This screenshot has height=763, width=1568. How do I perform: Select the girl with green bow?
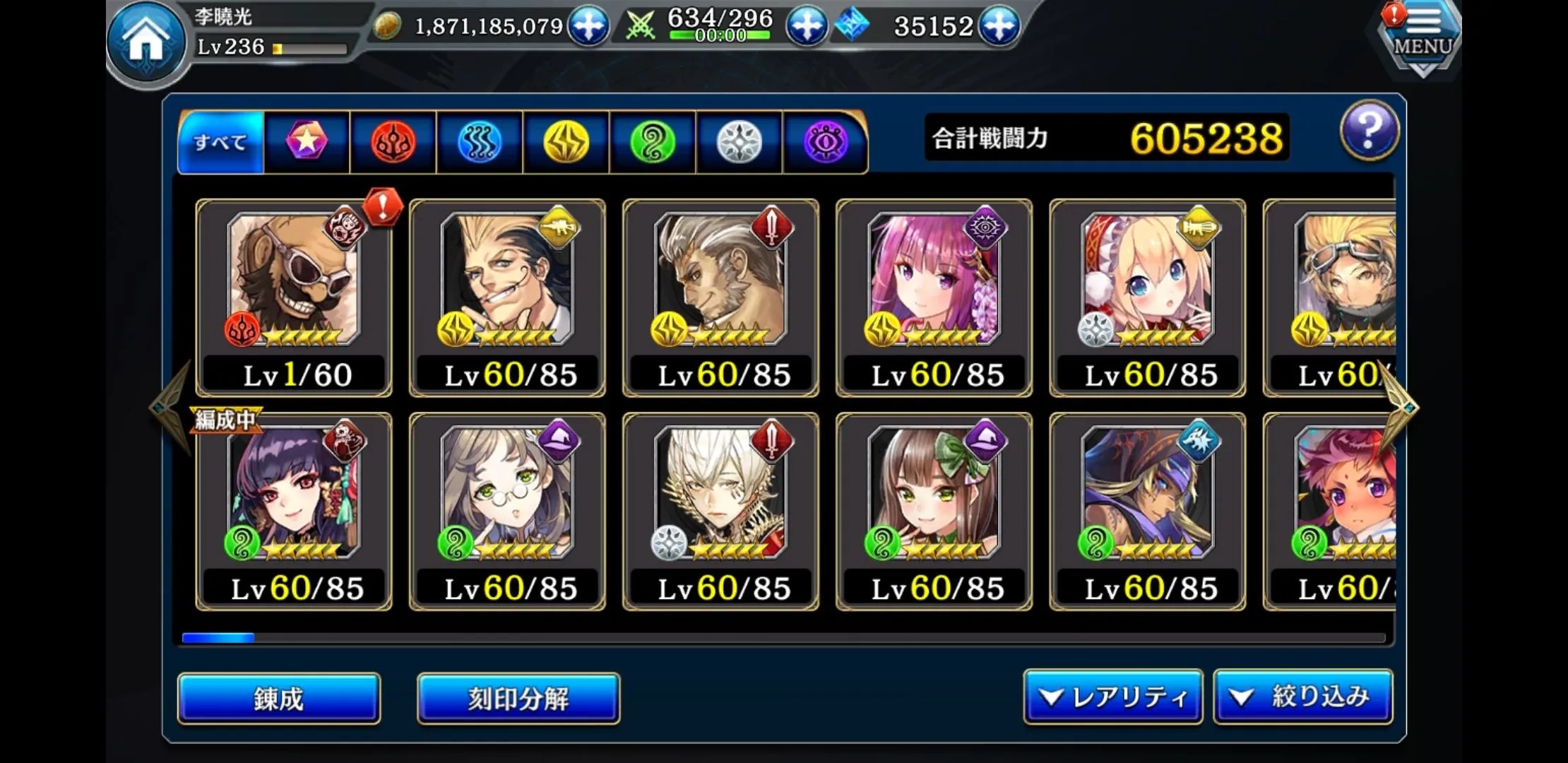click(x=934, y=511)
